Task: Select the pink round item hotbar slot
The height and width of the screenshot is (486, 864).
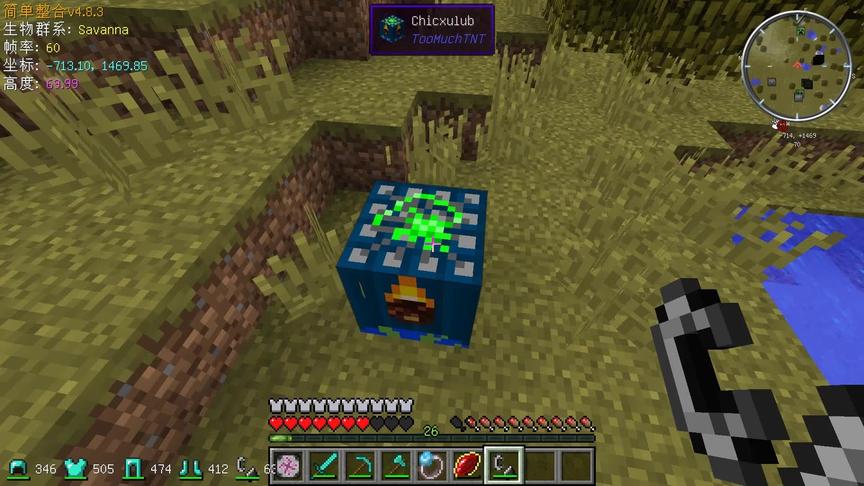Action: tap(287, 466)
